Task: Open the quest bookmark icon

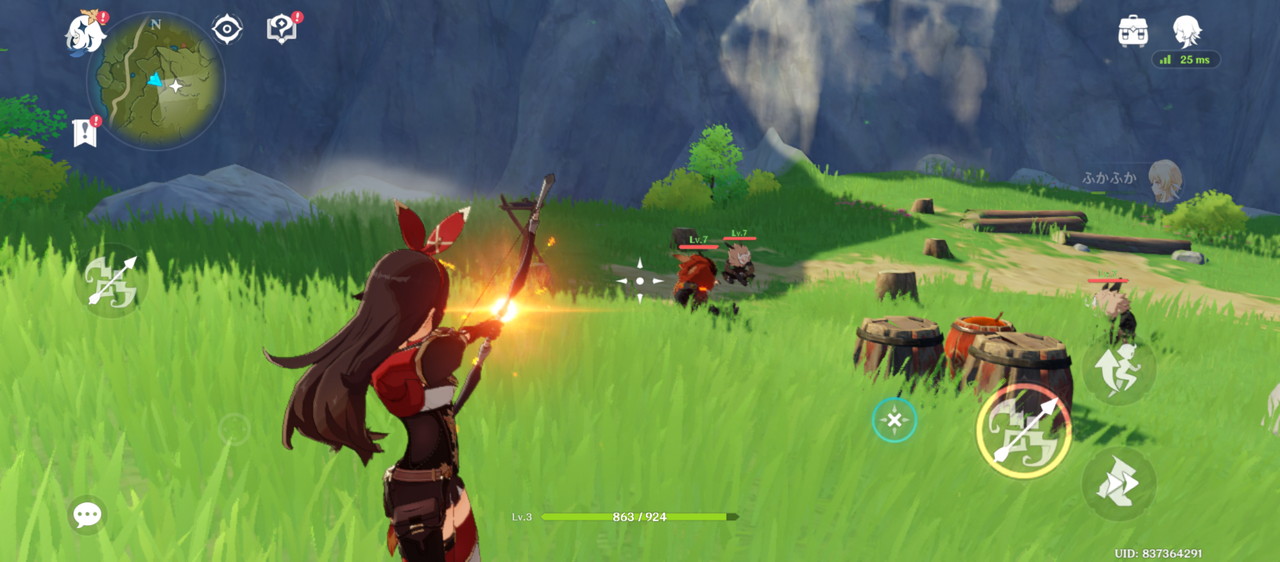Action: click(86, 132)
